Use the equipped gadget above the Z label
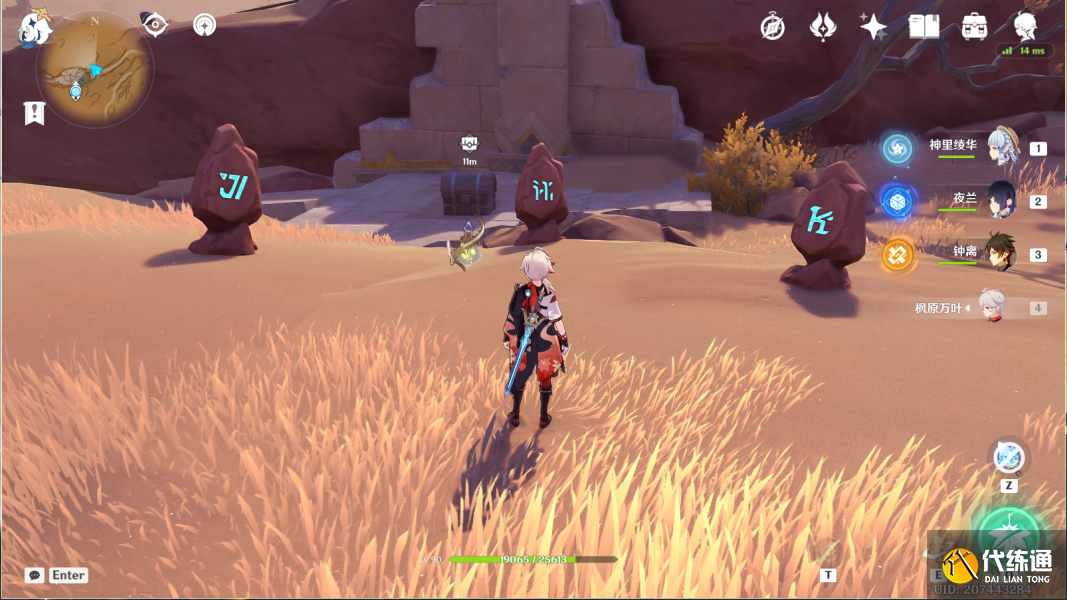 (x=1009, y=457)
